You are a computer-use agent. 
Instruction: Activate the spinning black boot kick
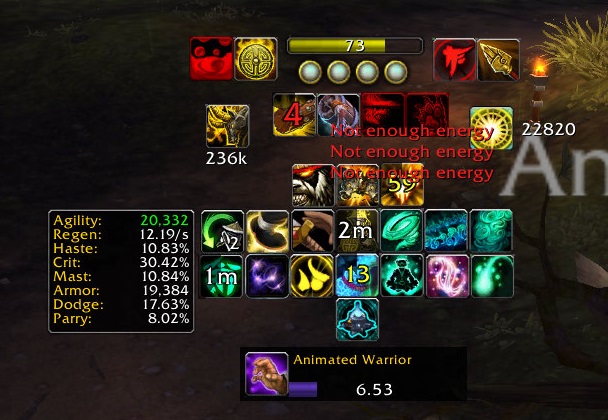(266, 231)
